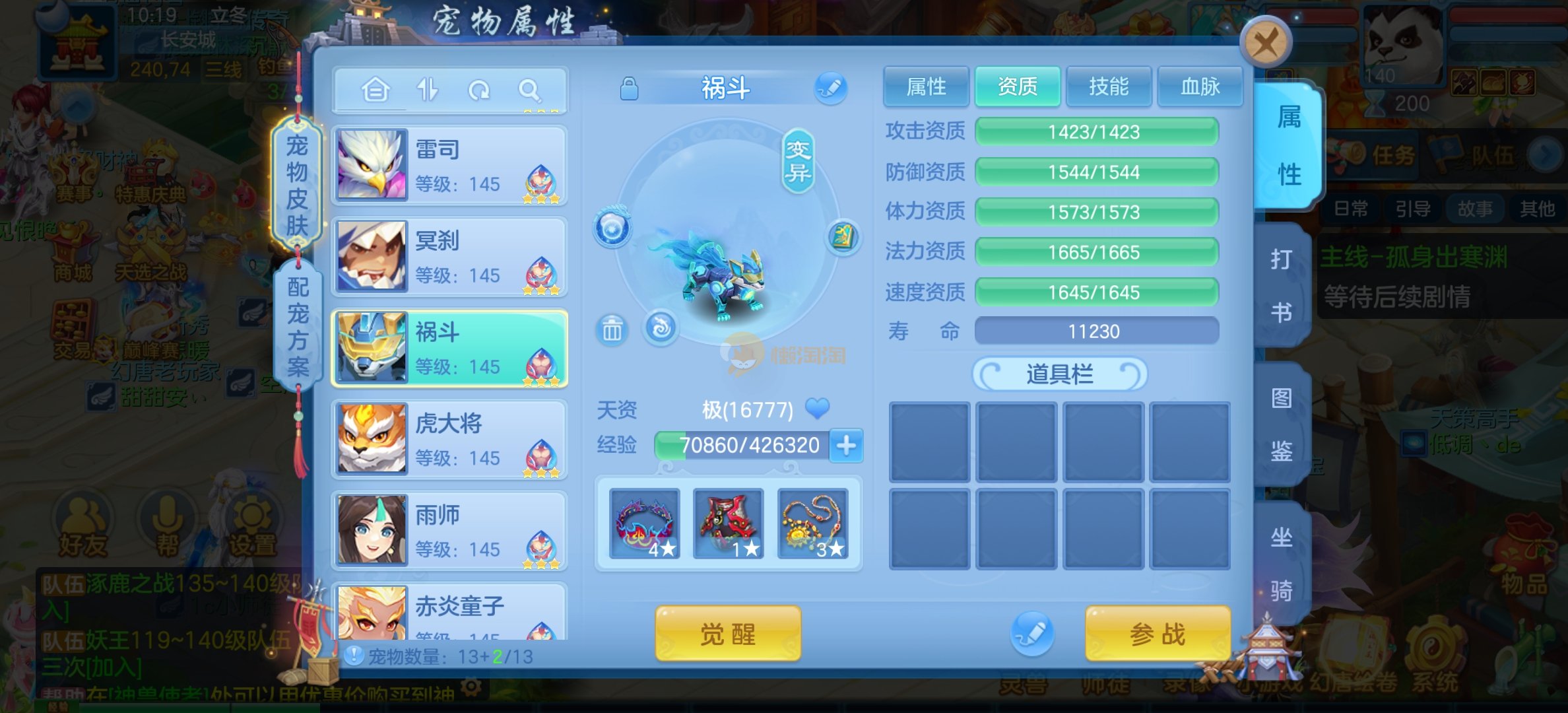Click the search magnifier in pet toolbar

[x=529, y=90]
